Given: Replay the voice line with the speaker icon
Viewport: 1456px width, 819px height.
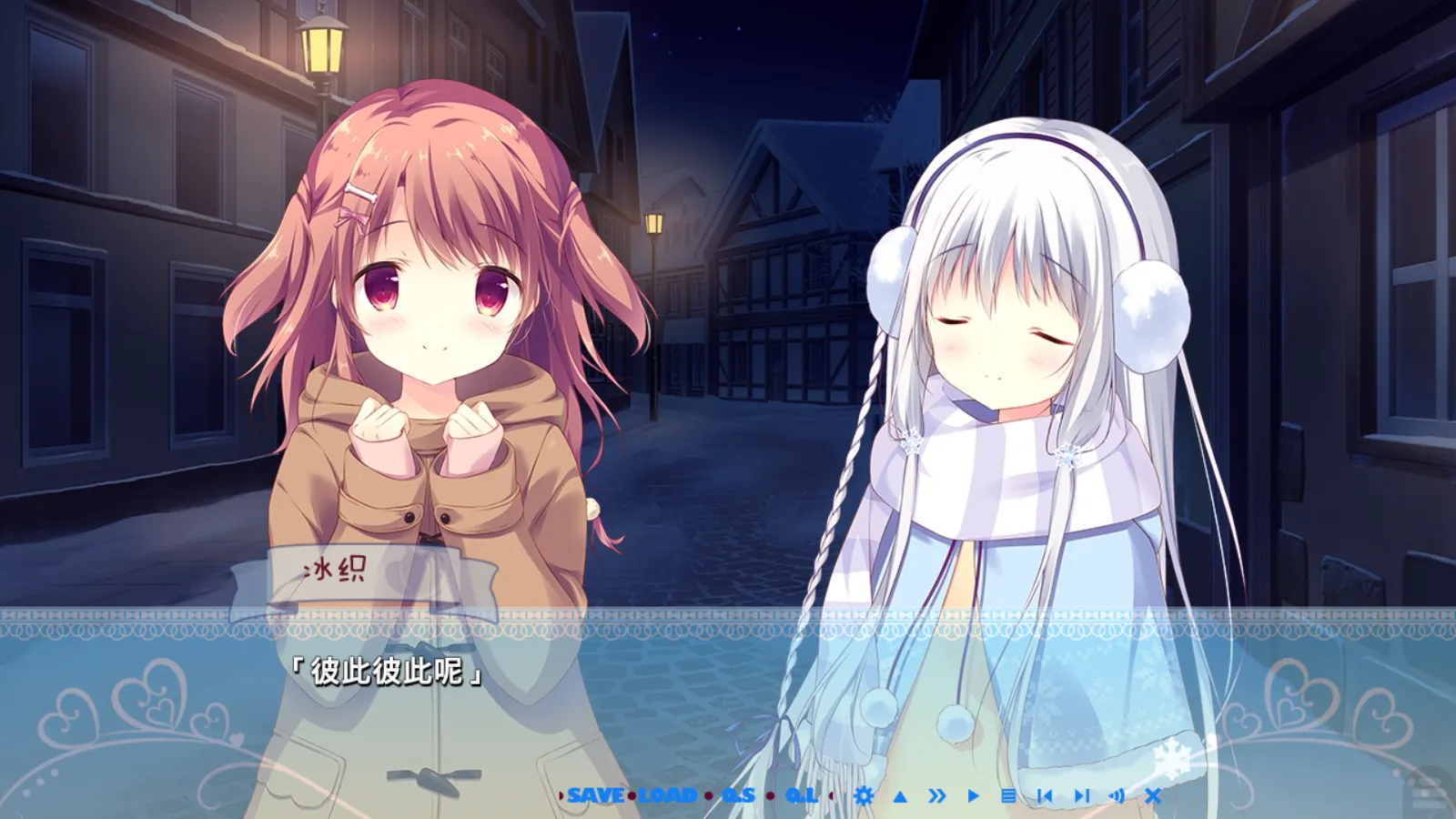Looking at the screenshot, I should [x=1116, y=795].
